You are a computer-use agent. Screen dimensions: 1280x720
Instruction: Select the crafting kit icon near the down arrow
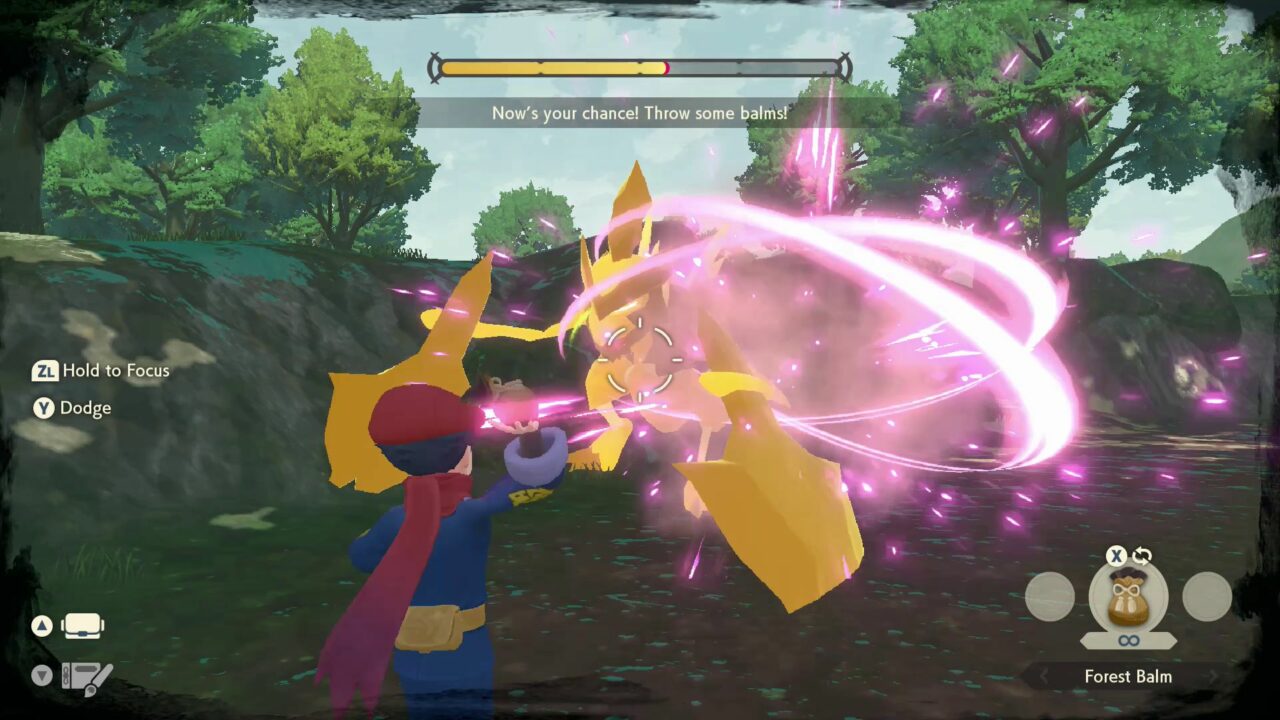coord(87,676)
